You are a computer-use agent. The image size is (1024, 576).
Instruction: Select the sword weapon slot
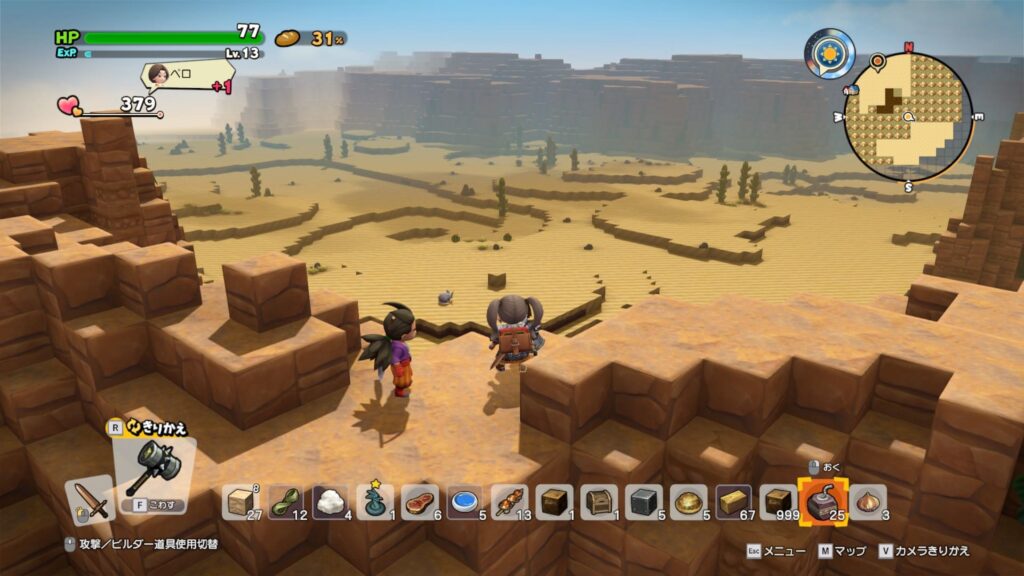[91, 498]
